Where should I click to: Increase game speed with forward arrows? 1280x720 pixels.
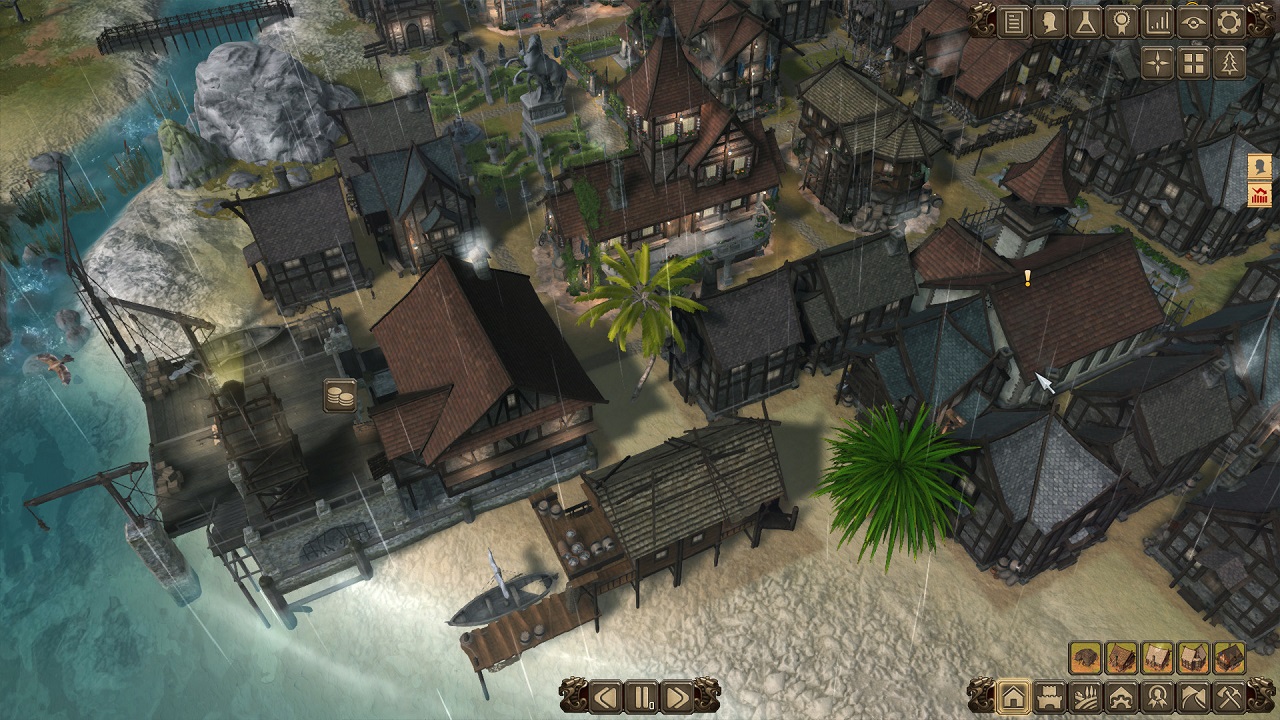pos(677,696)
